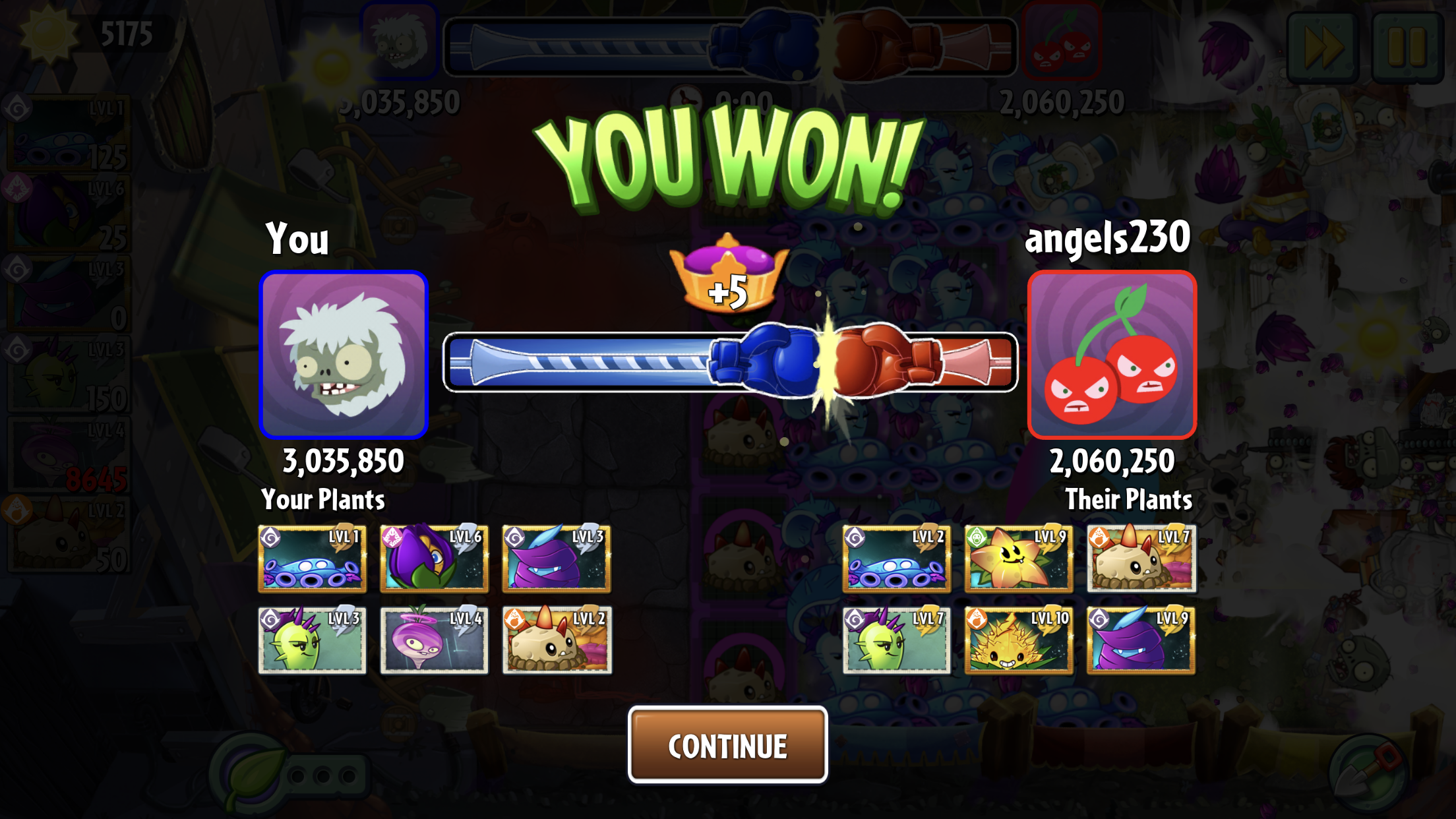This screenshot has width=1456, height=819.
Task: Select opponent's LVL 7 green spiky plant card
Action: [x=896, y=640]
